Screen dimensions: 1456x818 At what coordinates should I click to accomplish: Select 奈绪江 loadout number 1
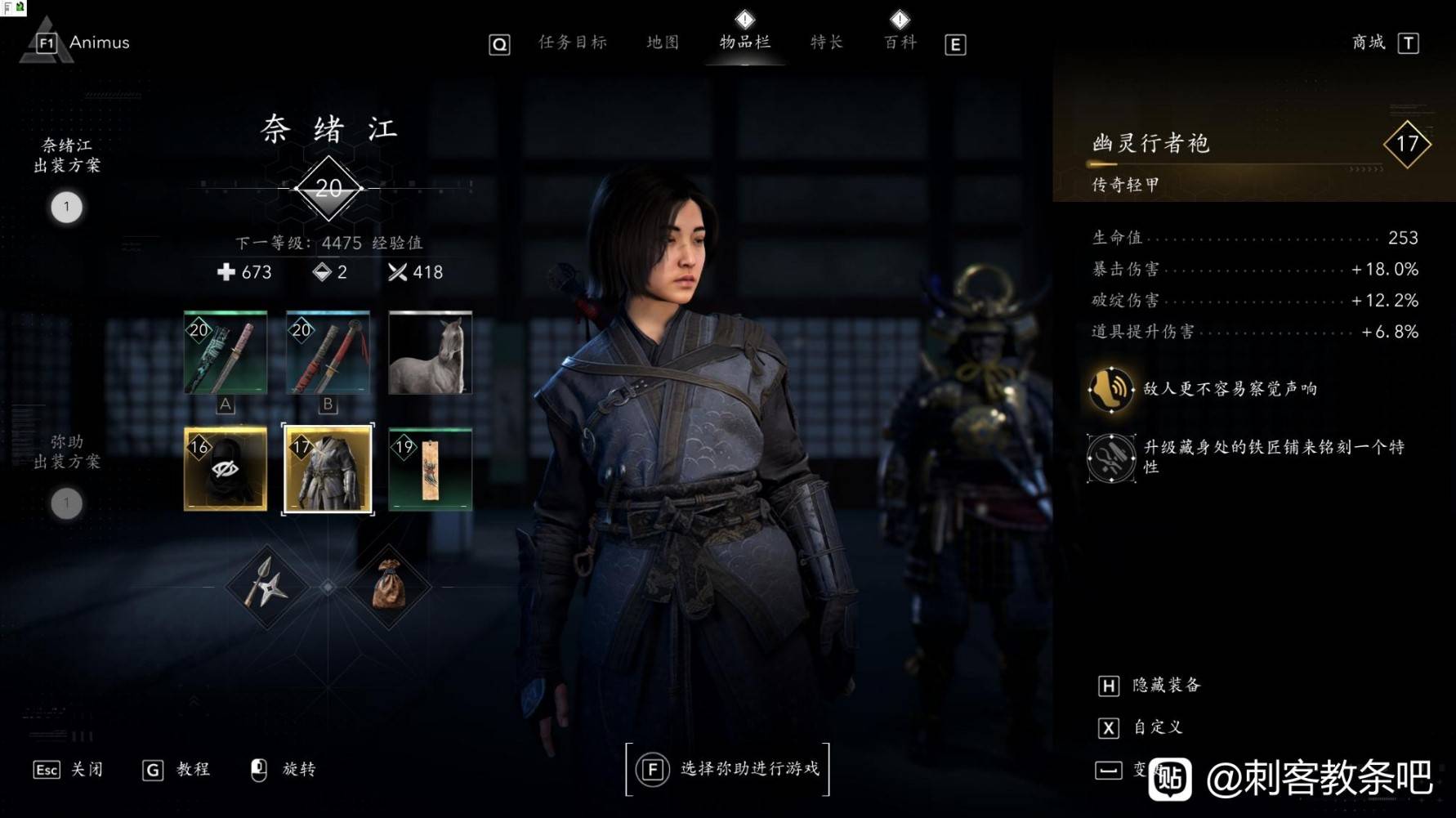(67, 208)
